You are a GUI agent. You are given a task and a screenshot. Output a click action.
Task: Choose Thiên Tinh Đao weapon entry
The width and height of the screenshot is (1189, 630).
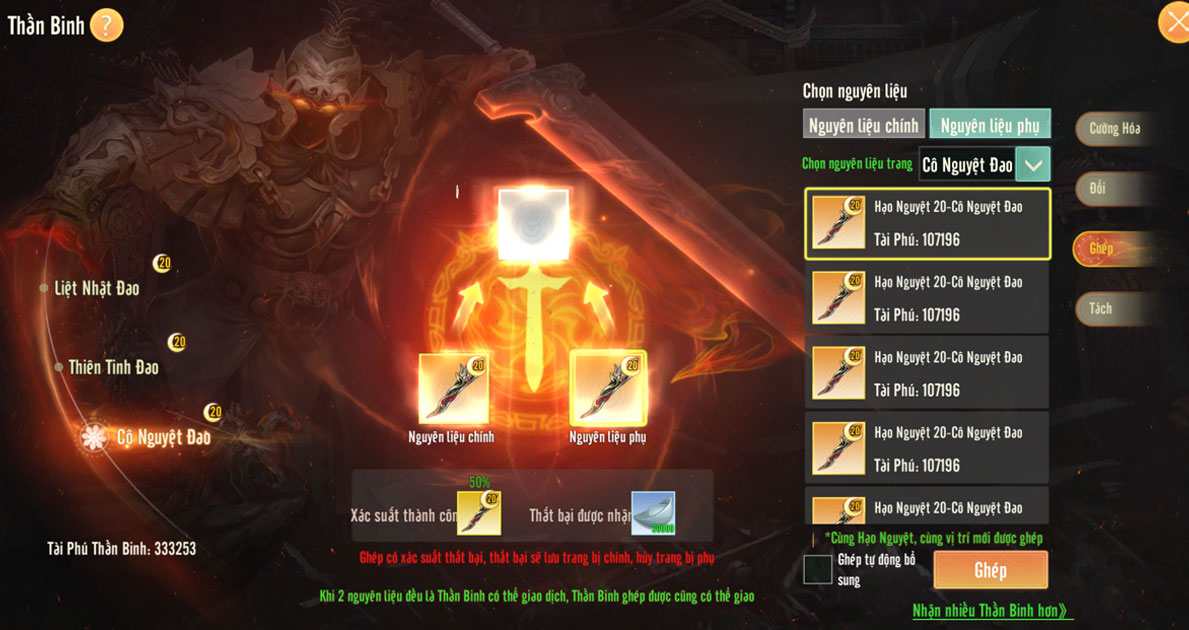click(113, 367)
